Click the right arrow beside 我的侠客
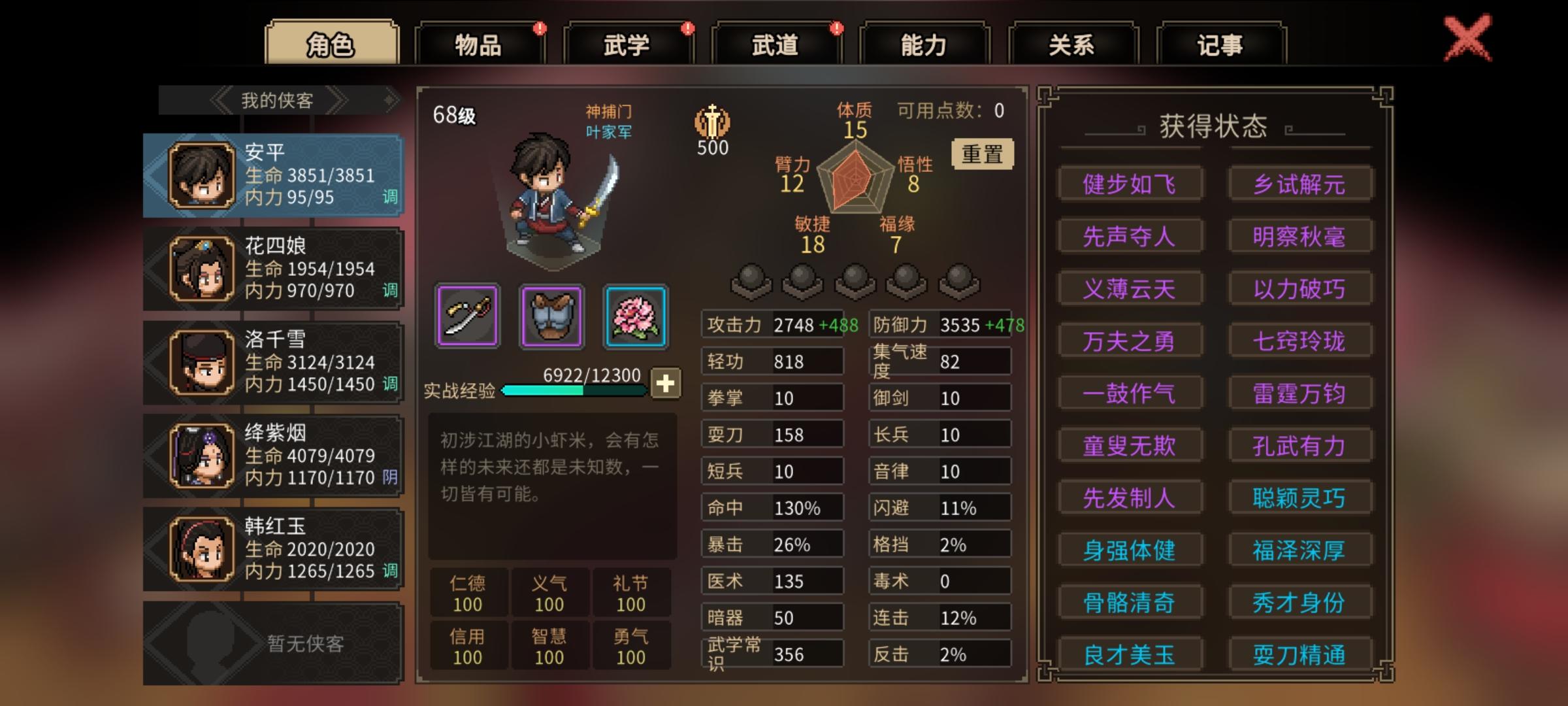Screen dimensions: 1568x706 pos(340,99)
